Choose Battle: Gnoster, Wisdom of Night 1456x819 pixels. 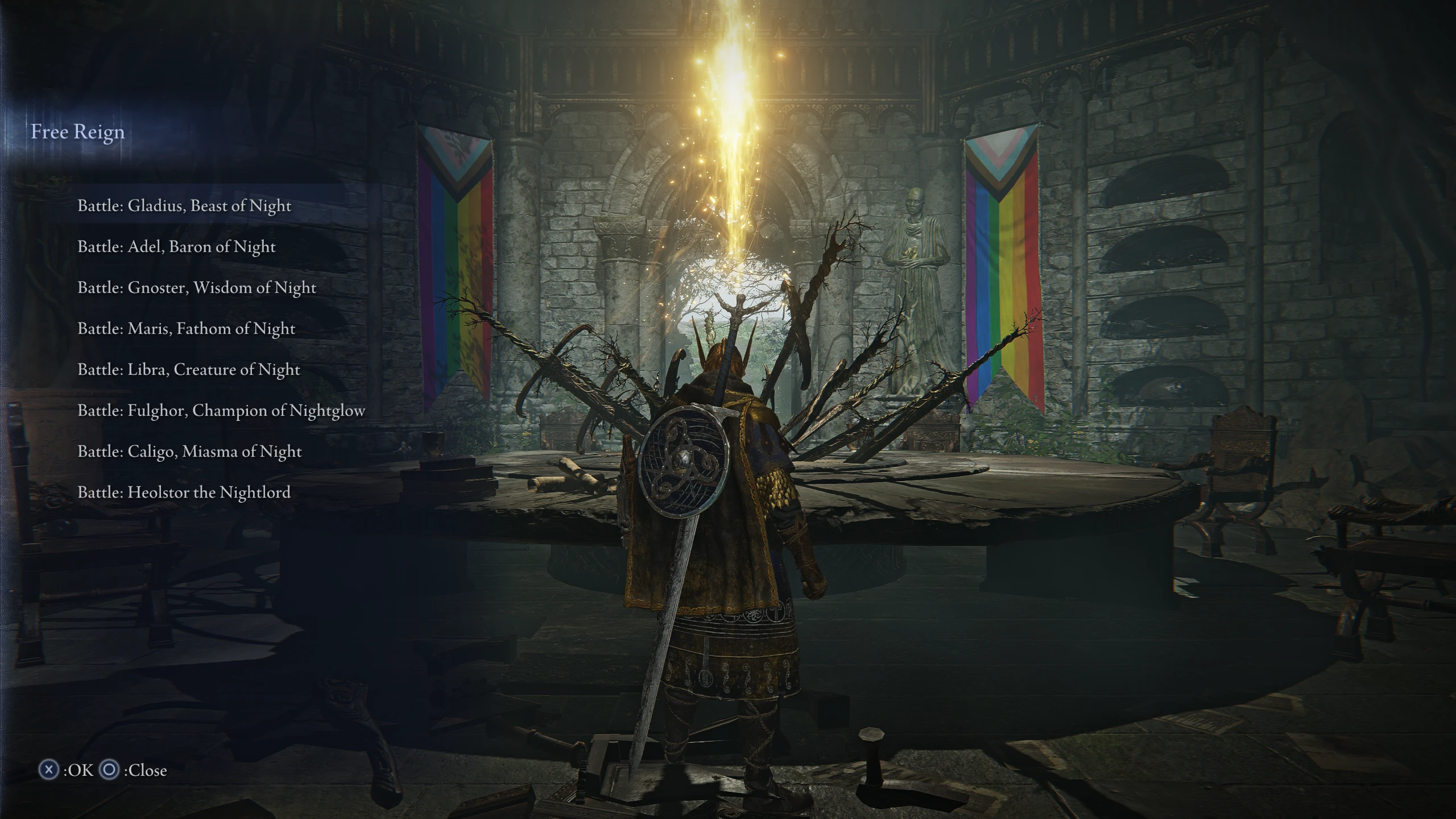coord(197,288)
